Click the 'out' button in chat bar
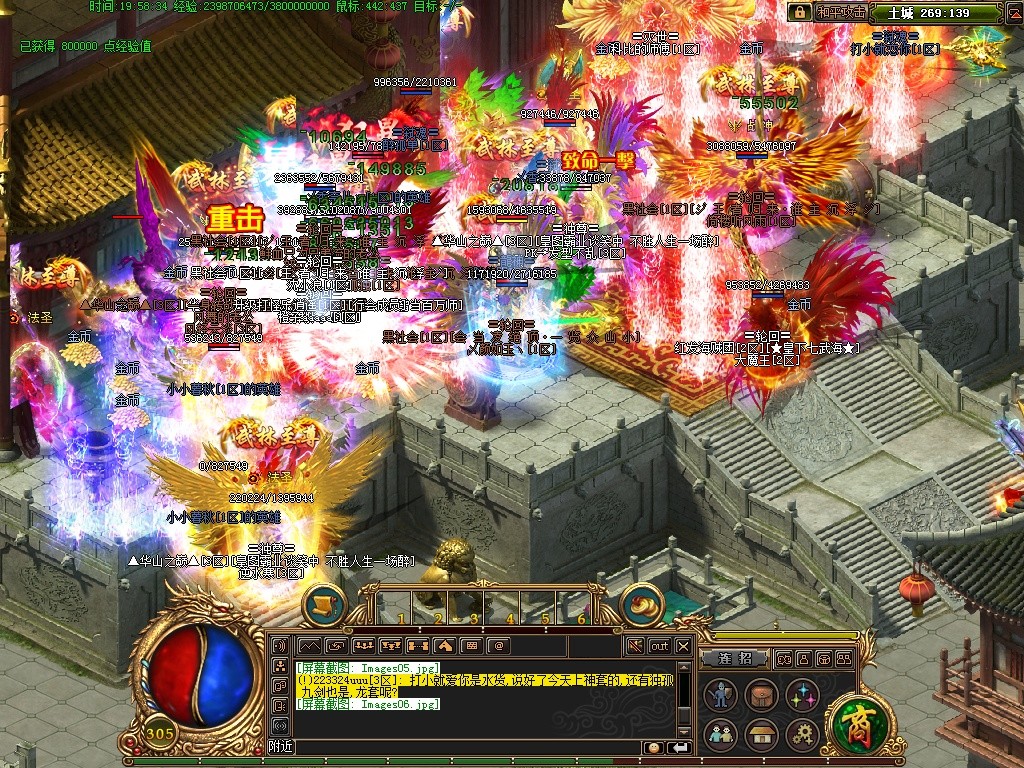 (660, 646)
